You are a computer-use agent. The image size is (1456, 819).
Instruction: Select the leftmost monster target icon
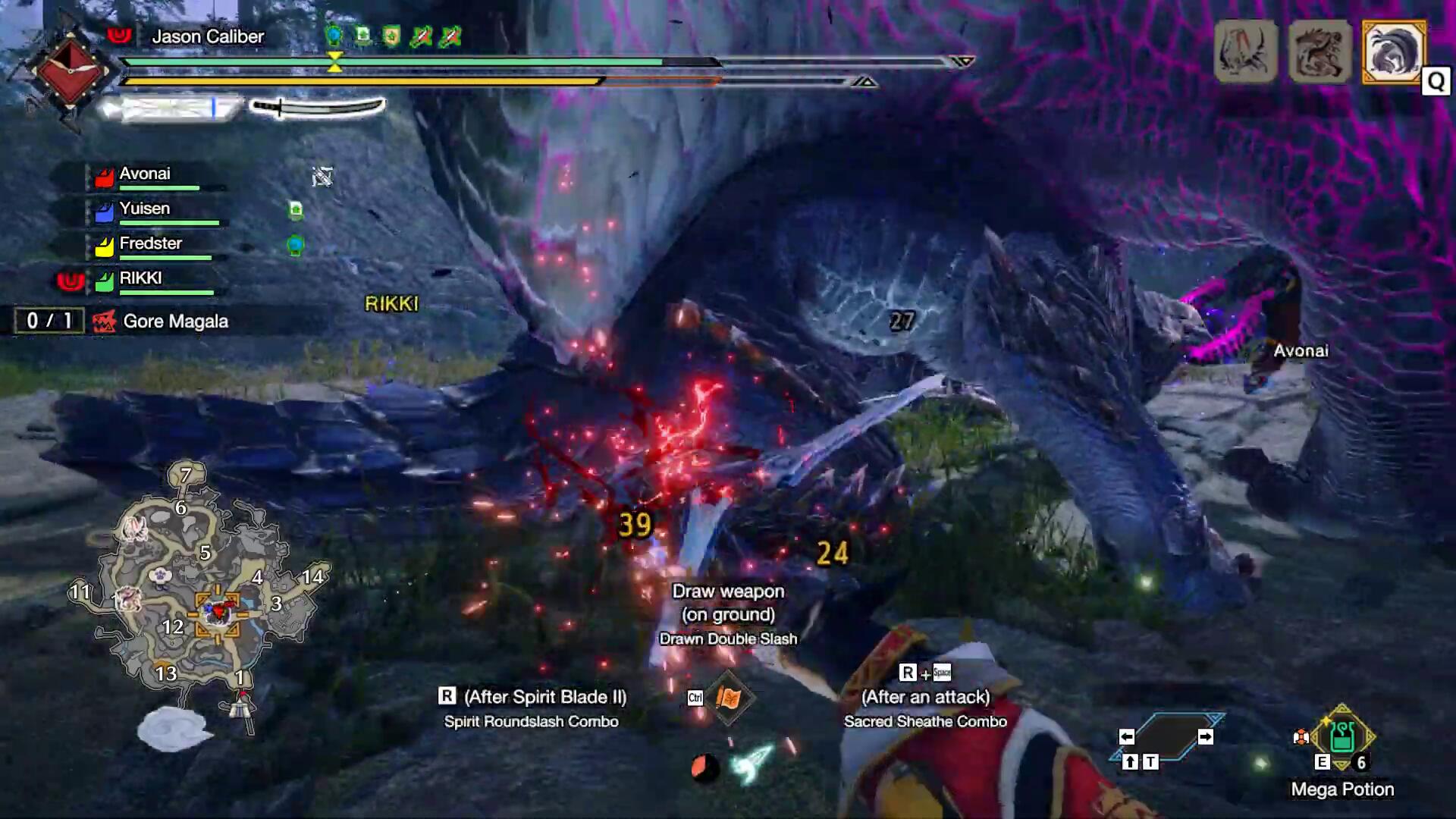tap(1245, 52)
